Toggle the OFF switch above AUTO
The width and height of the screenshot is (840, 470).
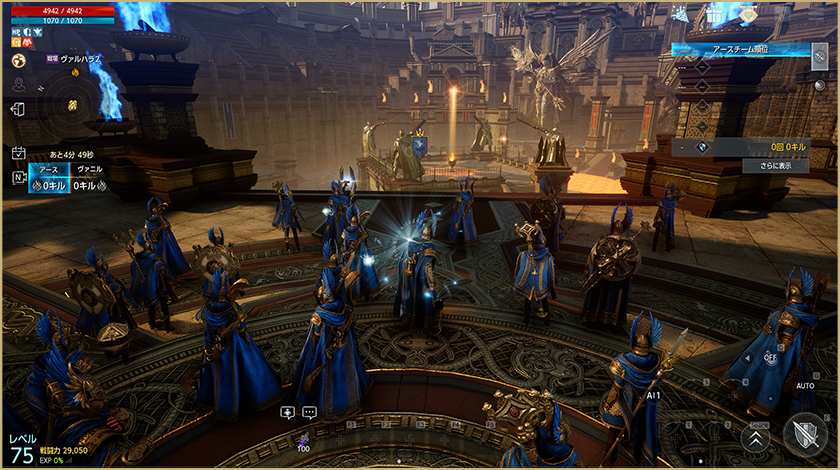click(770, 357)
